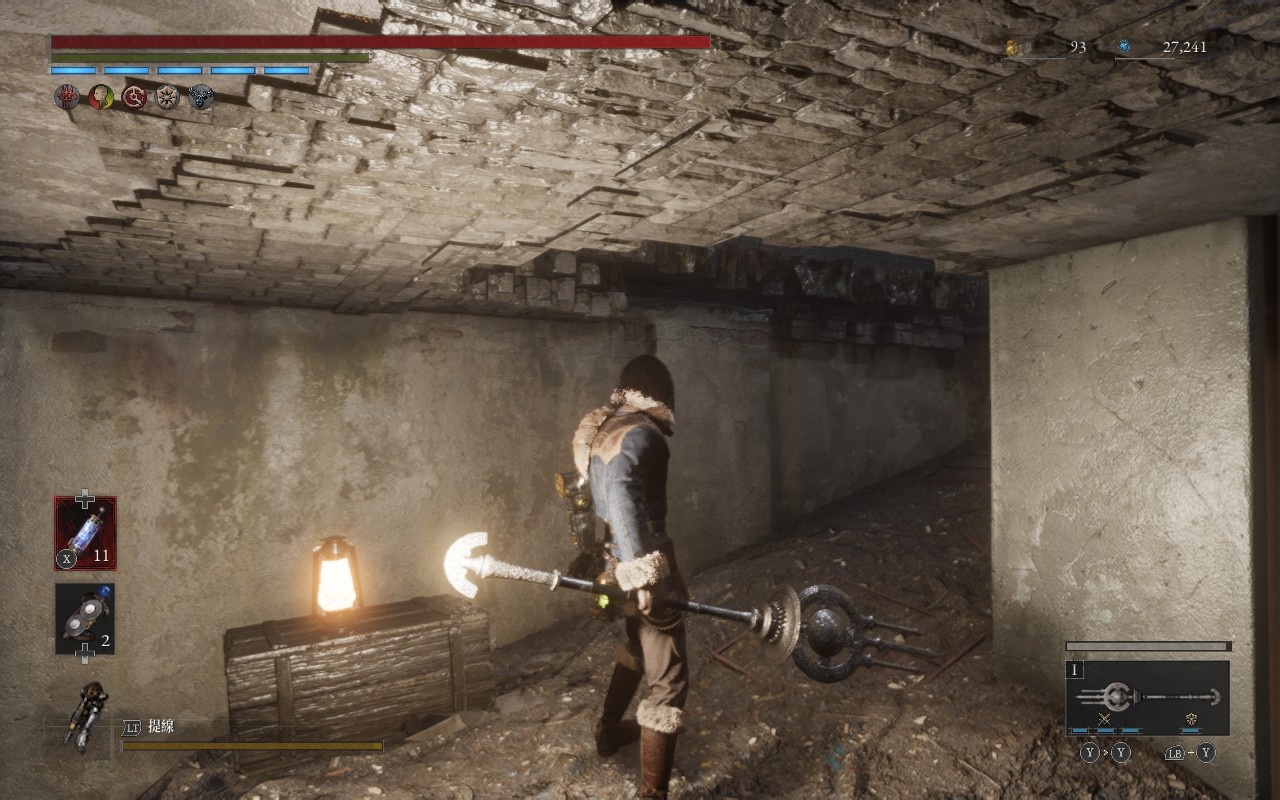The height and width of the screenshot is (800, 1280).
Task: Click the handle Fable Art emblem icon
Action: click(1191, 720)
